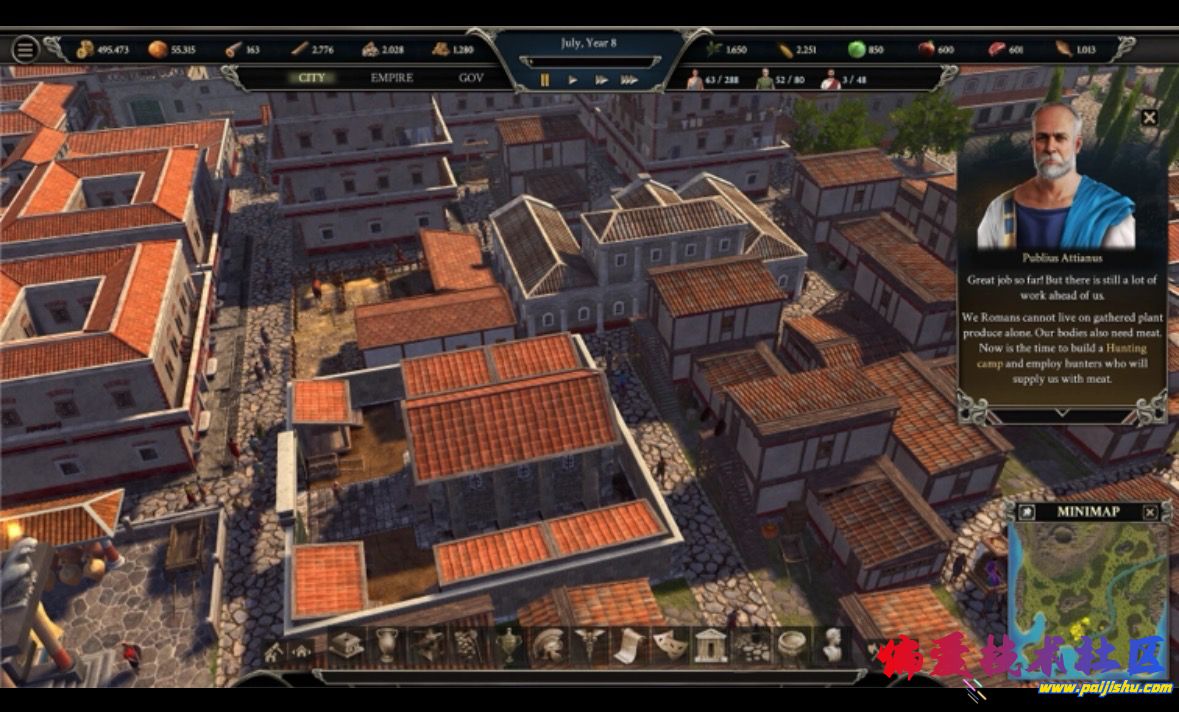1179x712 pixels.
Task: Switch to the CITY tab
Action: (311, 78)
